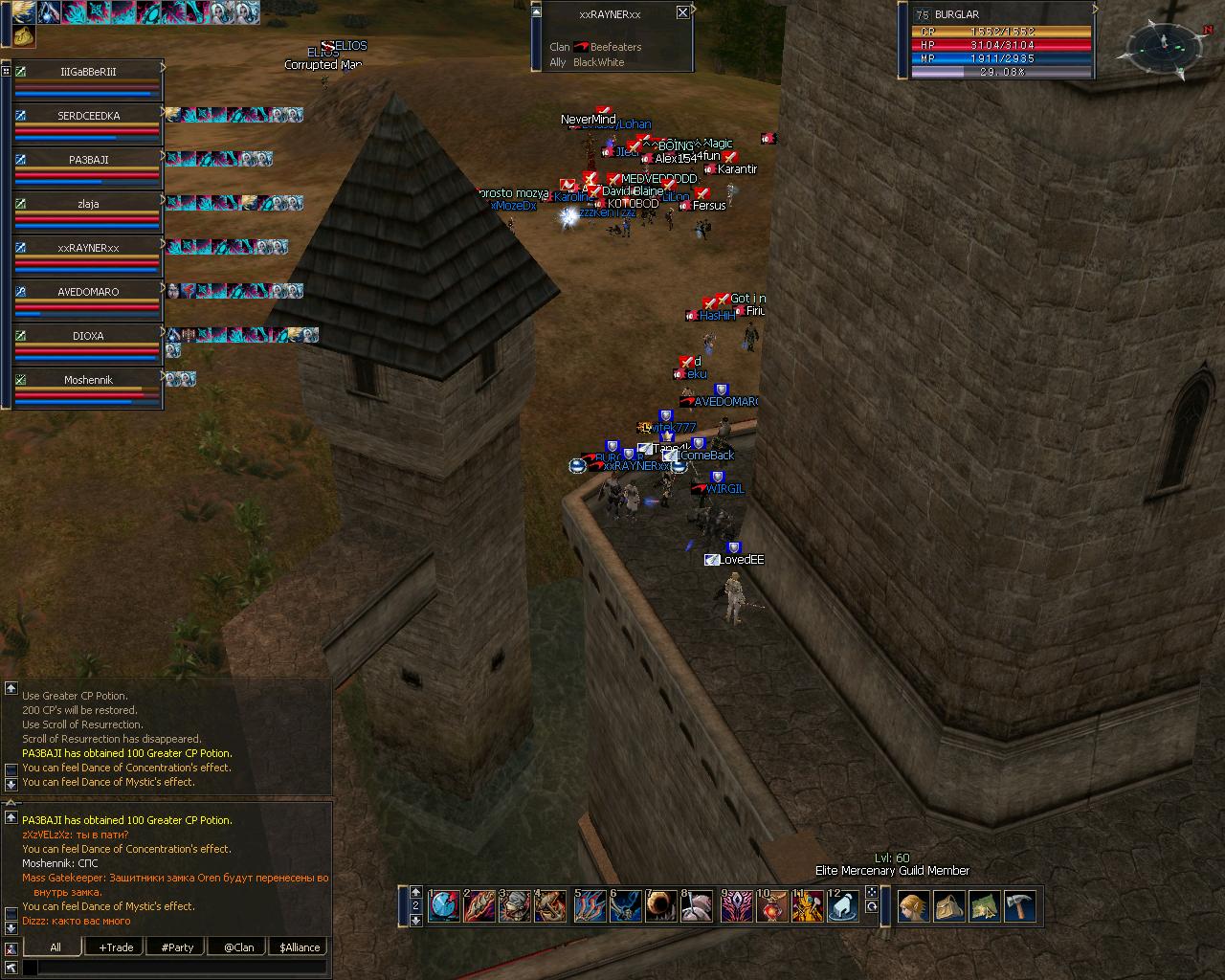The height and width of the screenshot is (980, 1225).
Task: Open the map icon in the menu bar
Action: coord(985,905)
